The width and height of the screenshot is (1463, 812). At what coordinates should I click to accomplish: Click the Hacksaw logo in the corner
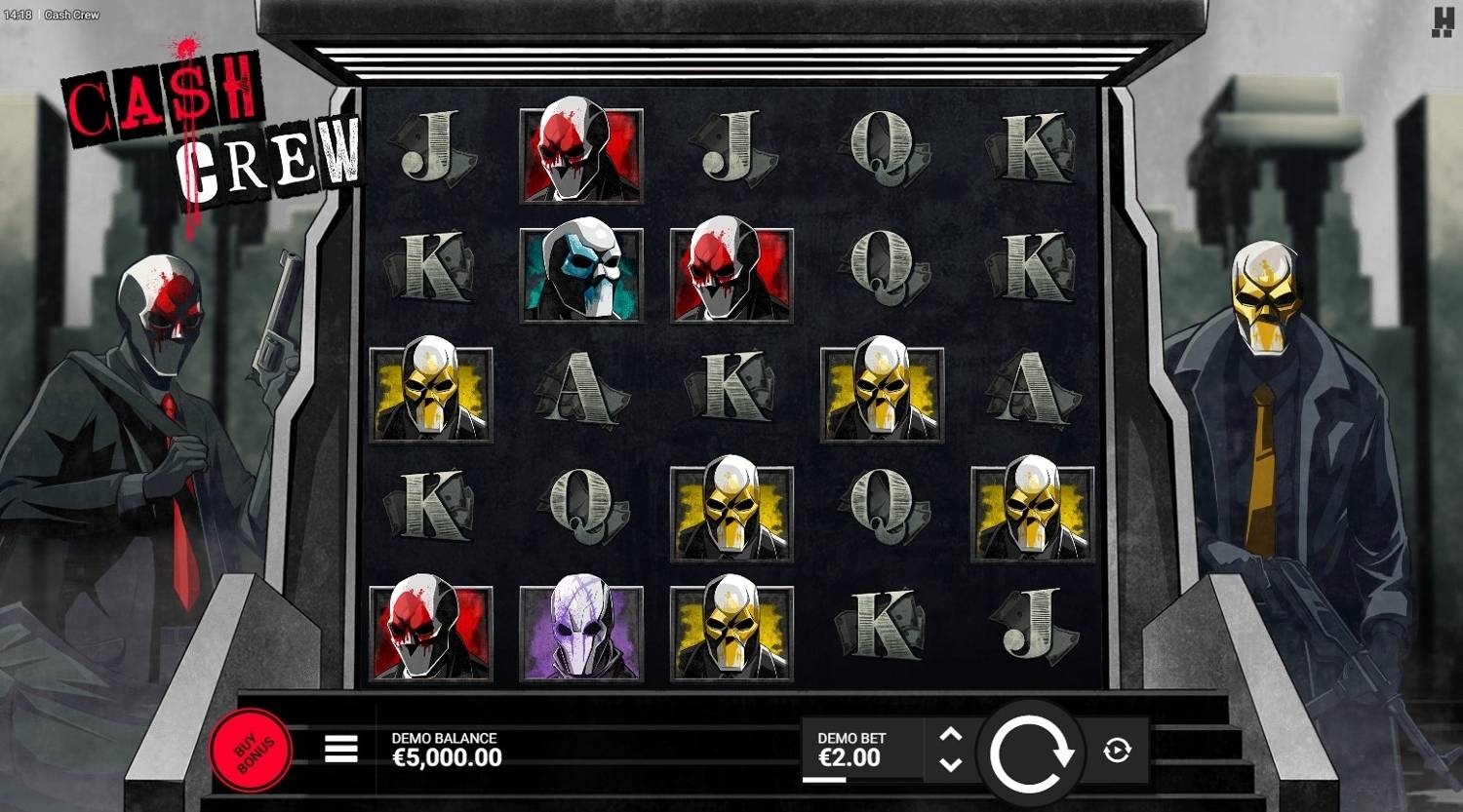click(1443, 22)
